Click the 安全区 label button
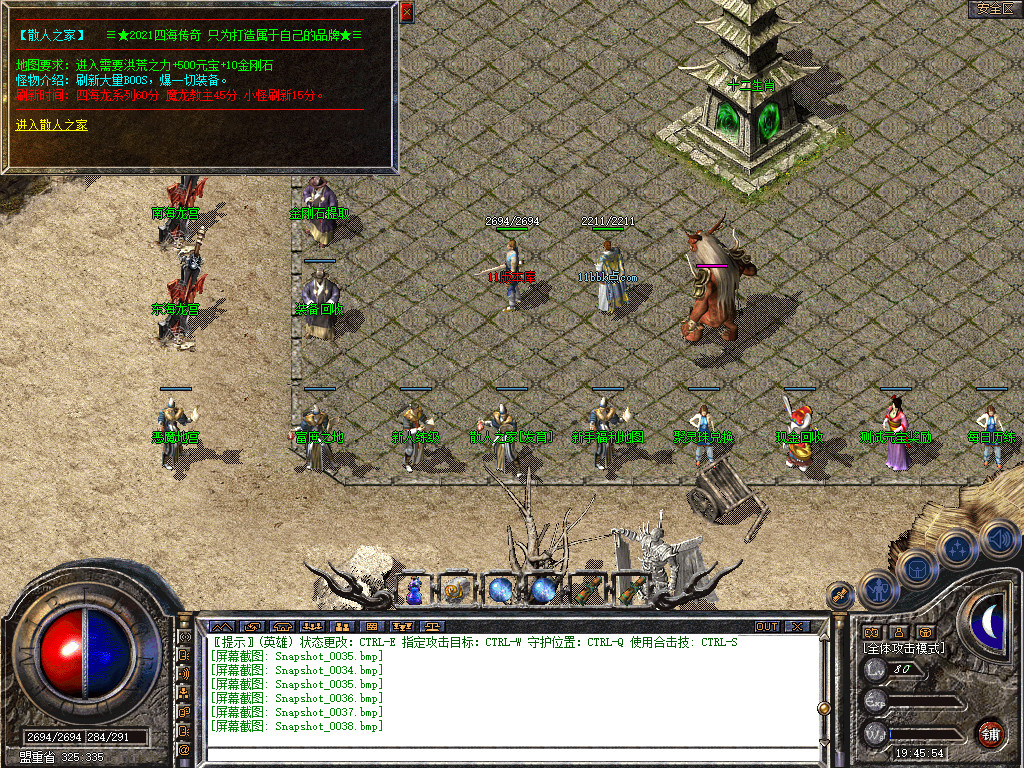 [x=995, y=9]
